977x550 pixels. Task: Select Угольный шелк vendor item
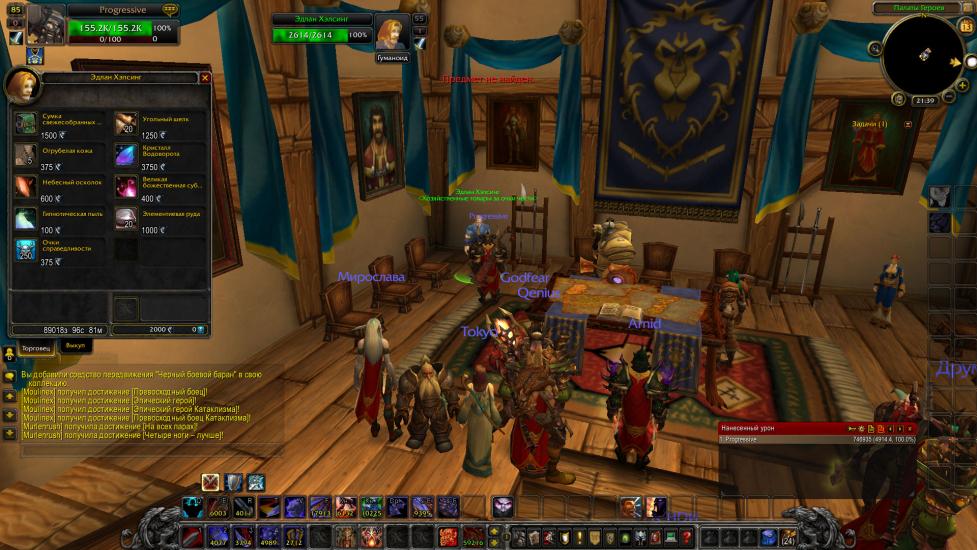click(126, 123)
